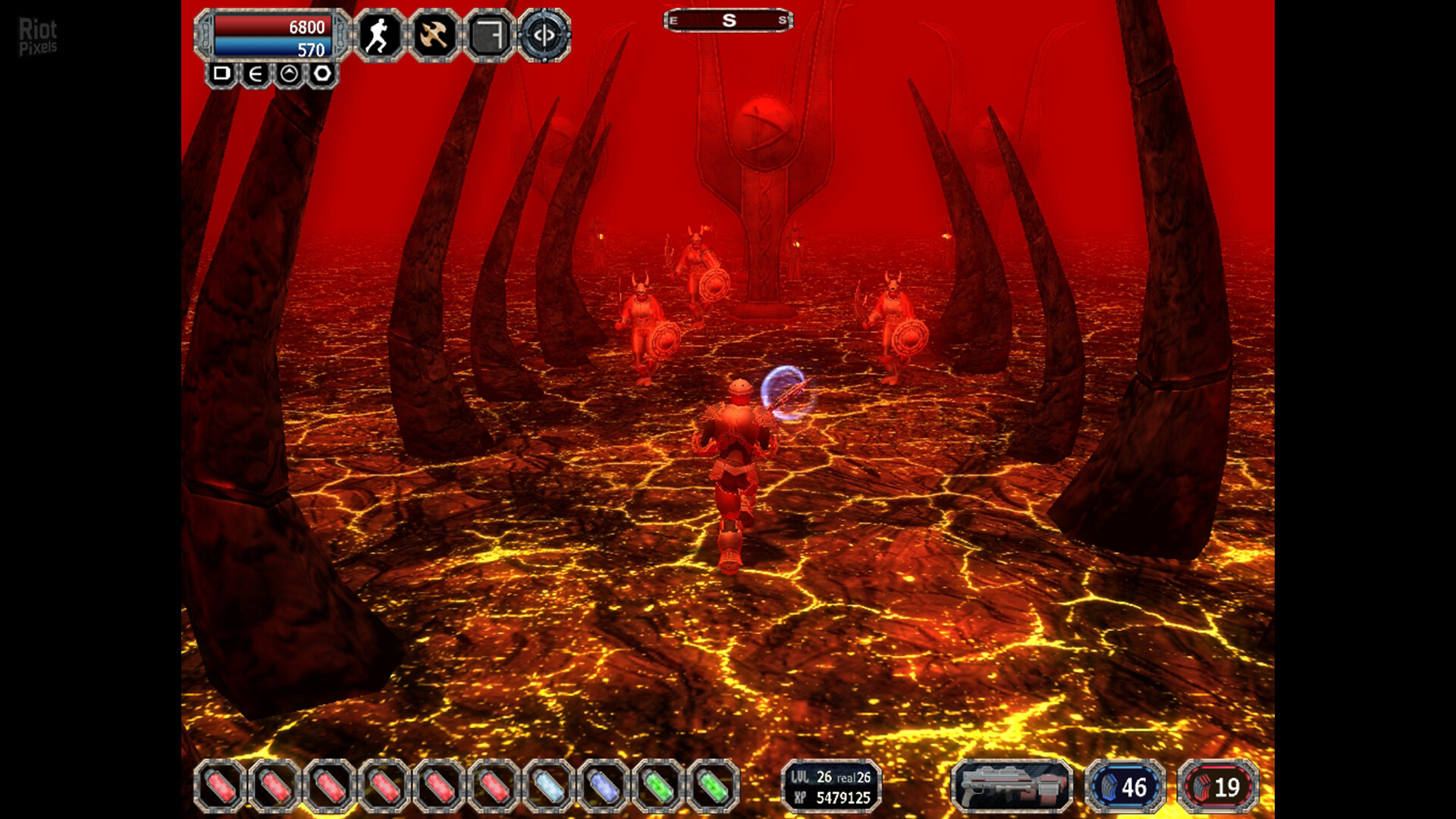Viewport: 1456px width, 819px height.
Task: Select the equipped rifle weapon slot
Action: pos(1011,786)
